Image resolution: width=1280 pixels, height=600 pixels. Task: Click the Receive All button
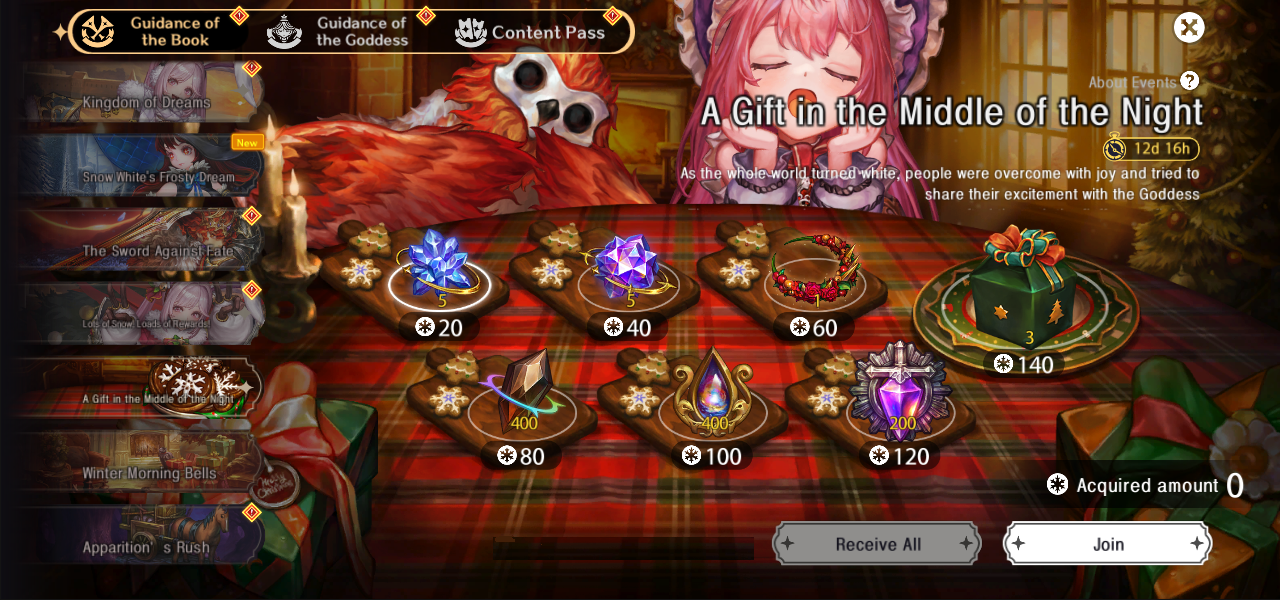[x=876, y=544]
